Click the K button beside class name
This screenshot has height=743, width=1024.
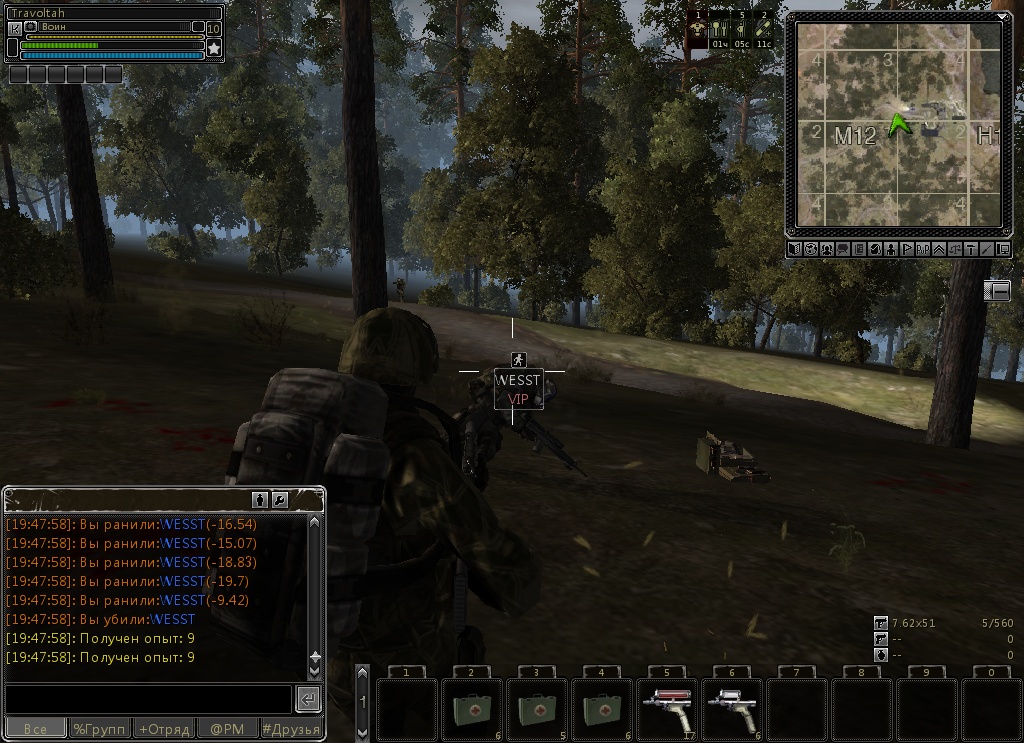[14, 28]
